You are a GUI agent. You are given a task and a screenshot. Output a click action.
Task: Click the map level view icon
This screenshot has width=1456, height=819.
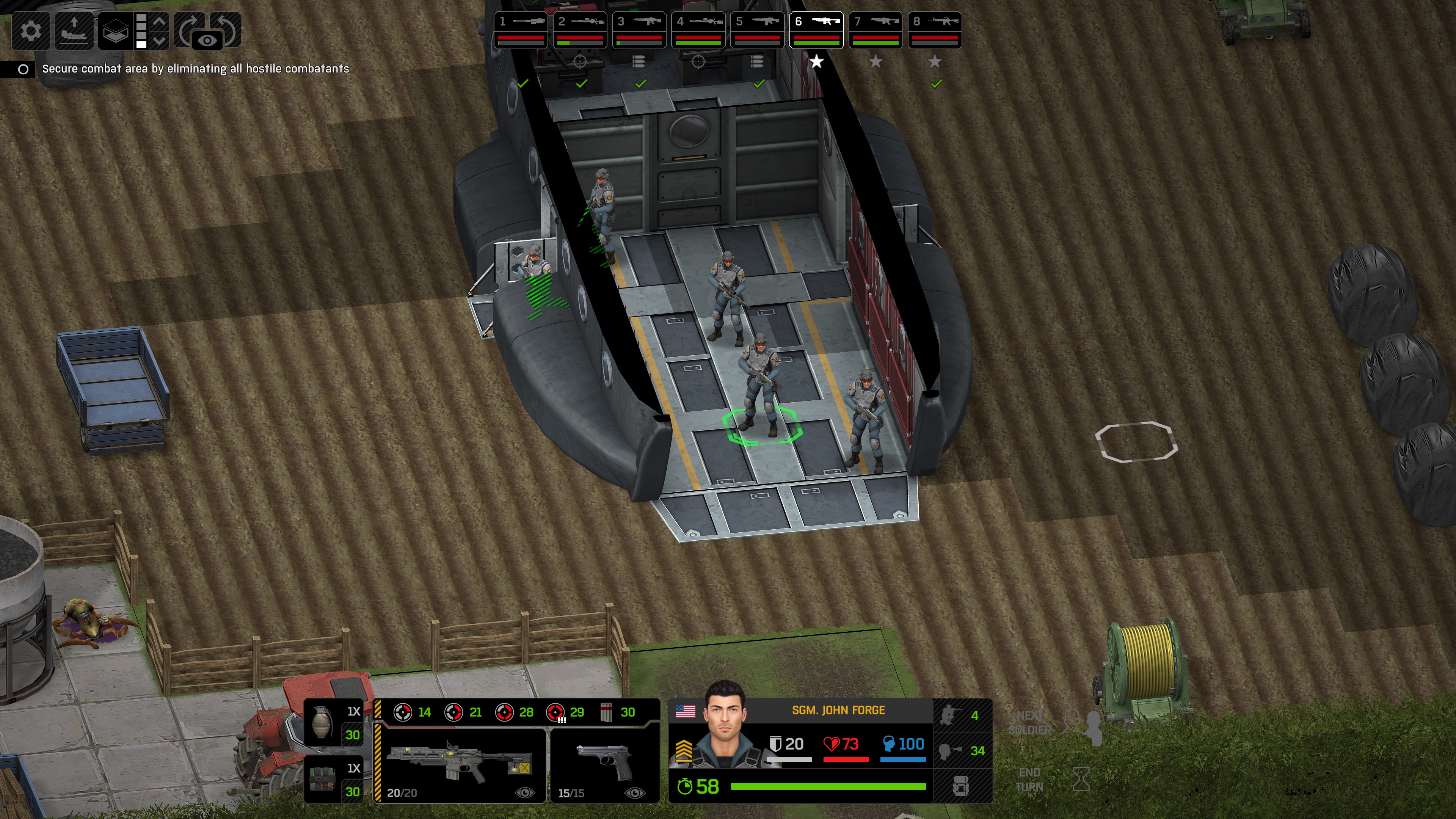(115, 31)
